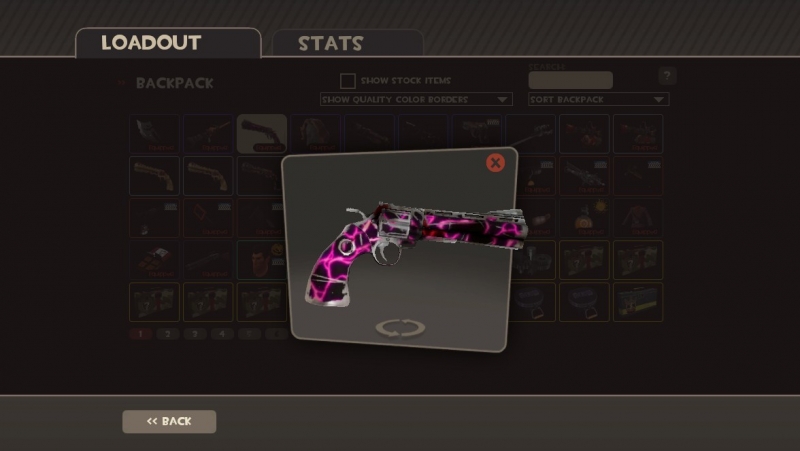Go to backpack page 2
Image resolution: width=800 pixels, height=451 pixels.
pyautogui.click(x=168, y=334)
